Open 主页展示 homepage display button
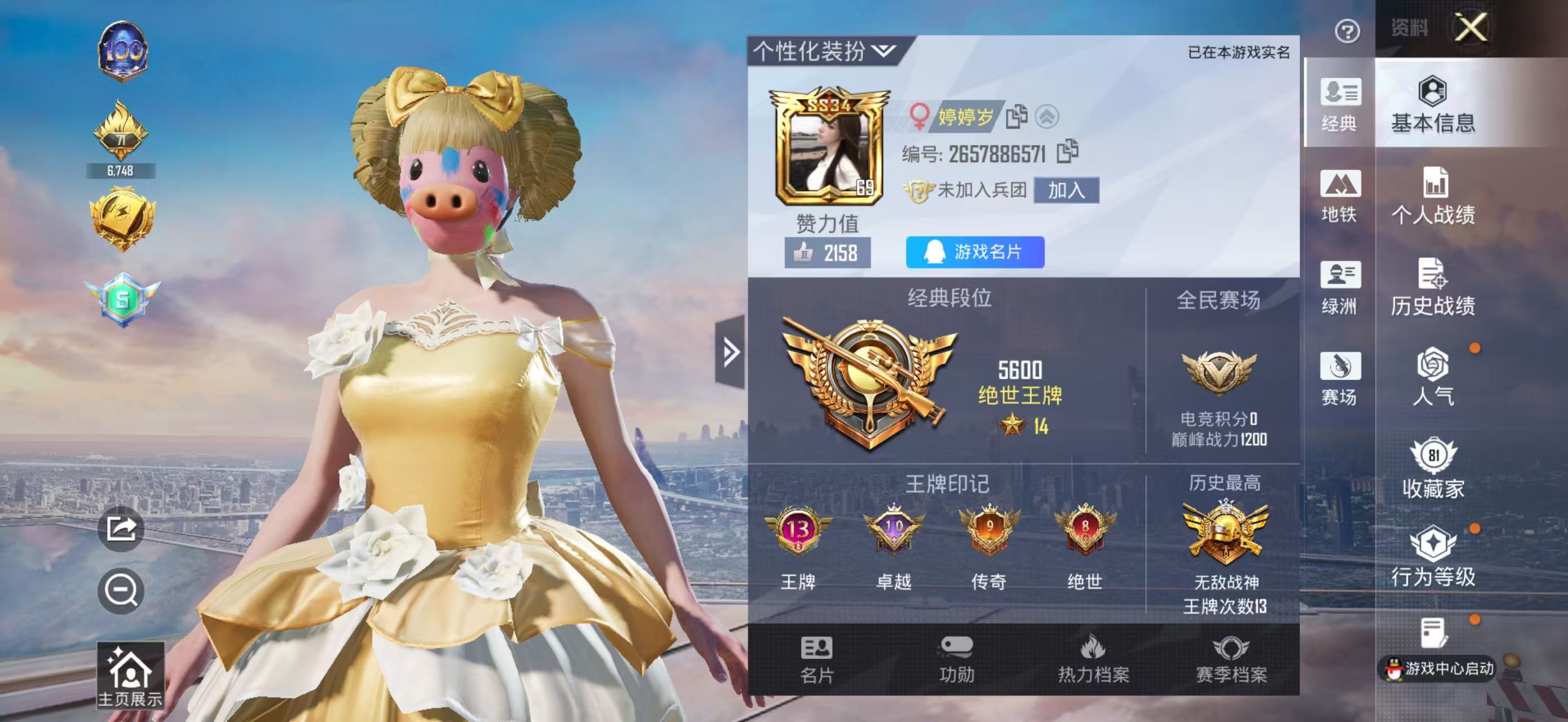Image resolution: width=1568 pixels, height=722 pixels. [x=130, y=677]
